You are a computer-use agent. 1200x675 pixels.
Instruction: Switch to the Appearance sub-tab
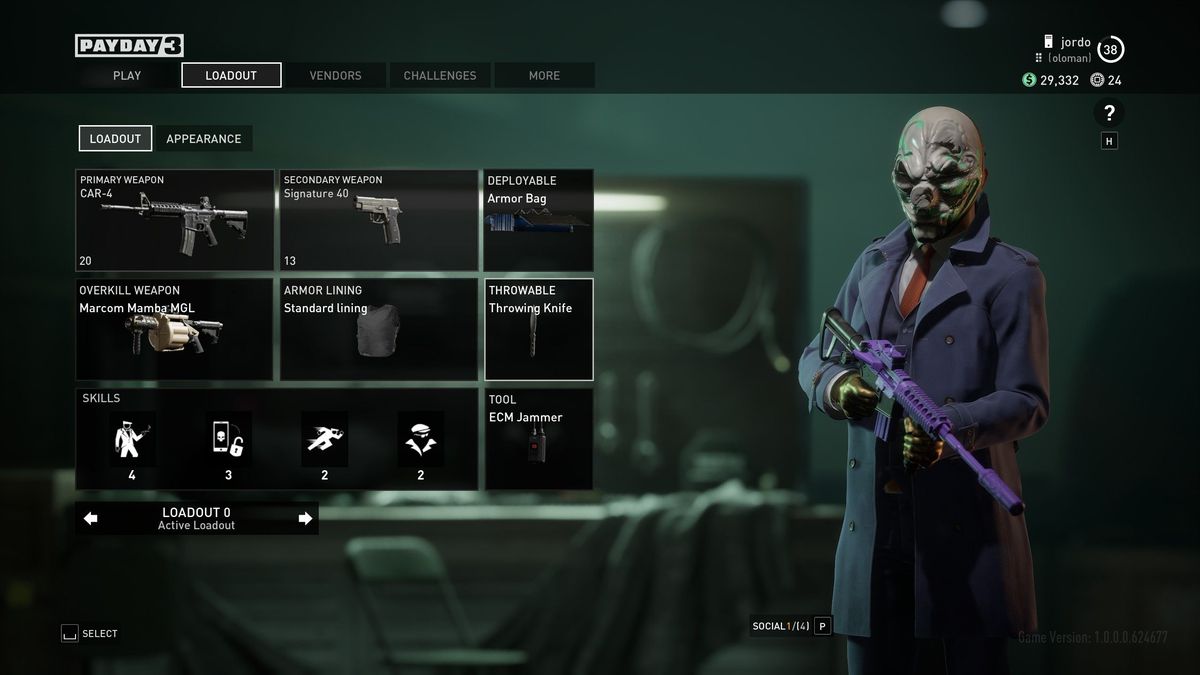pos(204,138)
